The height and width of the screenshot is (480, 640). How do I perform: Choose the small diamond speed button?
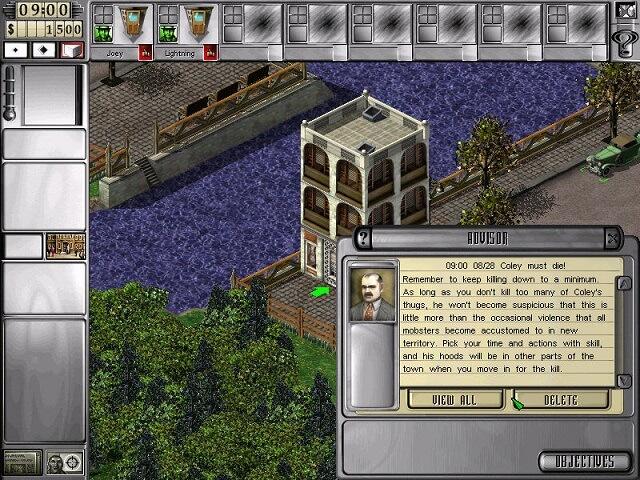coord(17,49)
